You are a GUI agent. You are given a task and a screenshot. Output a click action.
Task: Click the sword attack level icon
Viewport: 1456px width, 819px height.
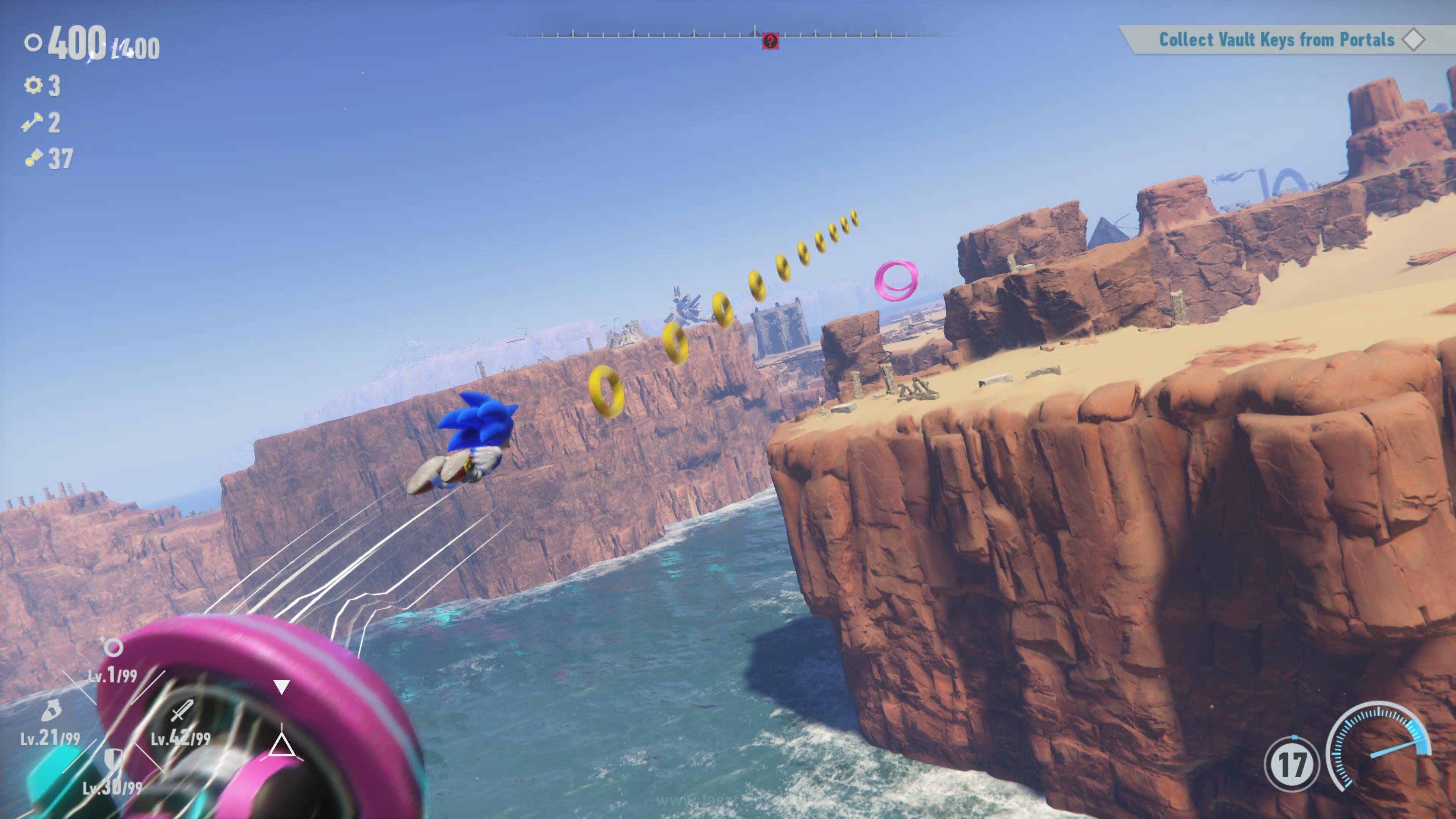182,711
